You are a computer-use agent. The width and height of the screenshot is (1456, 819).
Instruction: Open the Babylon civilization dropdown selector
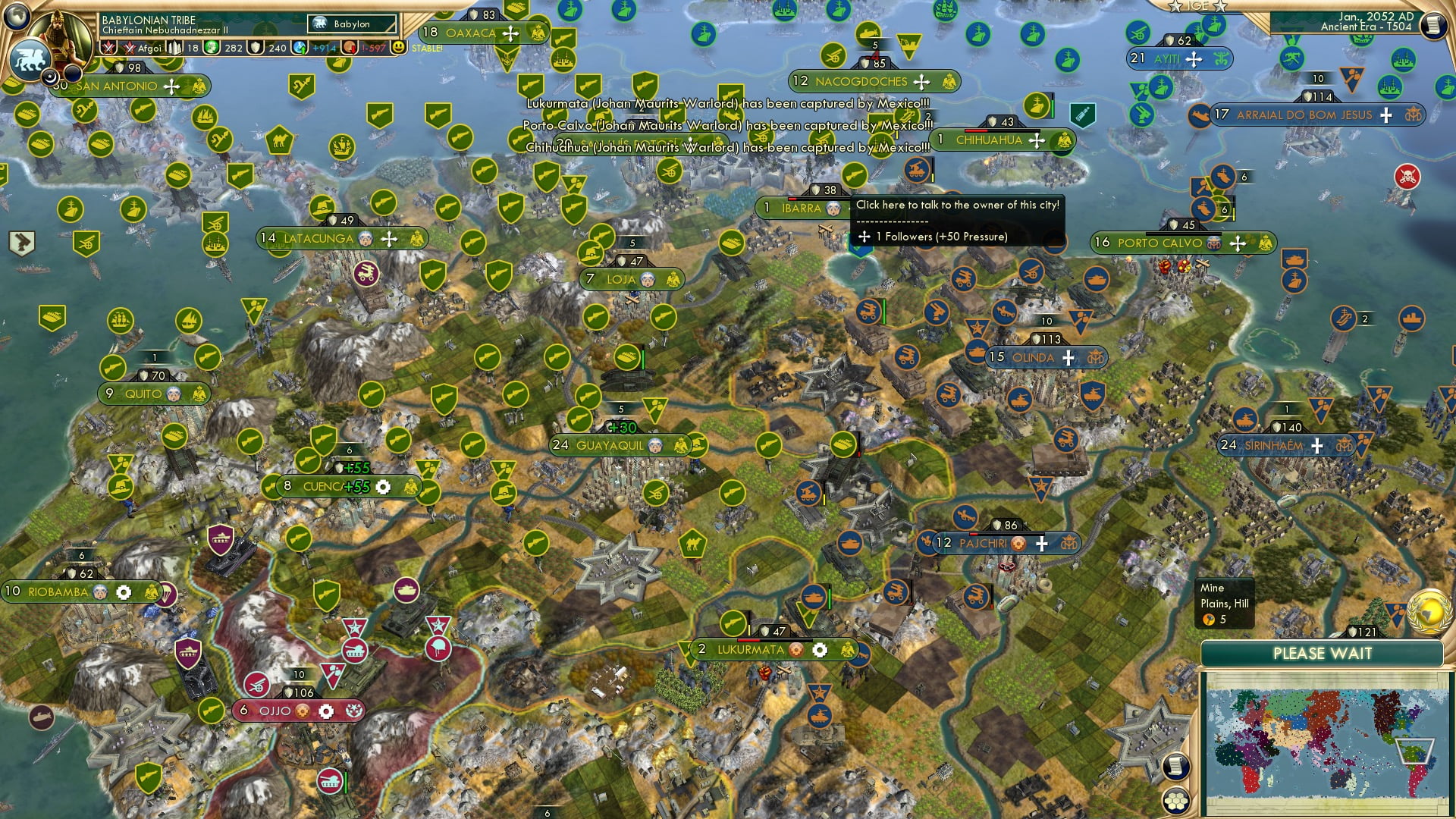(x=352, y=24)
